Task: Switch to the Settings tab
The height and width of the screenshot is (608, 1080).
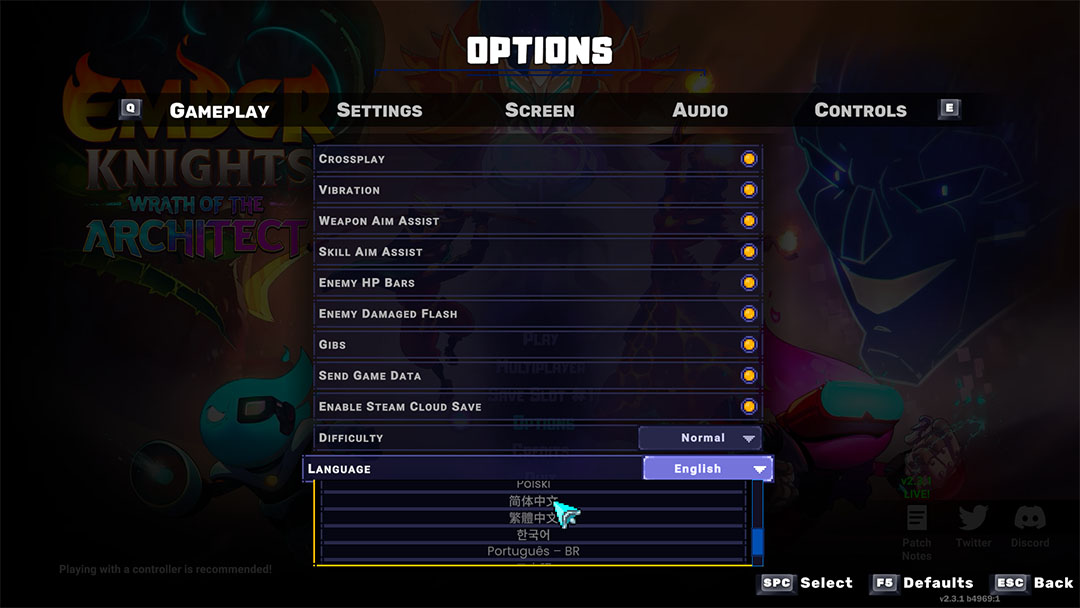Action: click(379, 110)
